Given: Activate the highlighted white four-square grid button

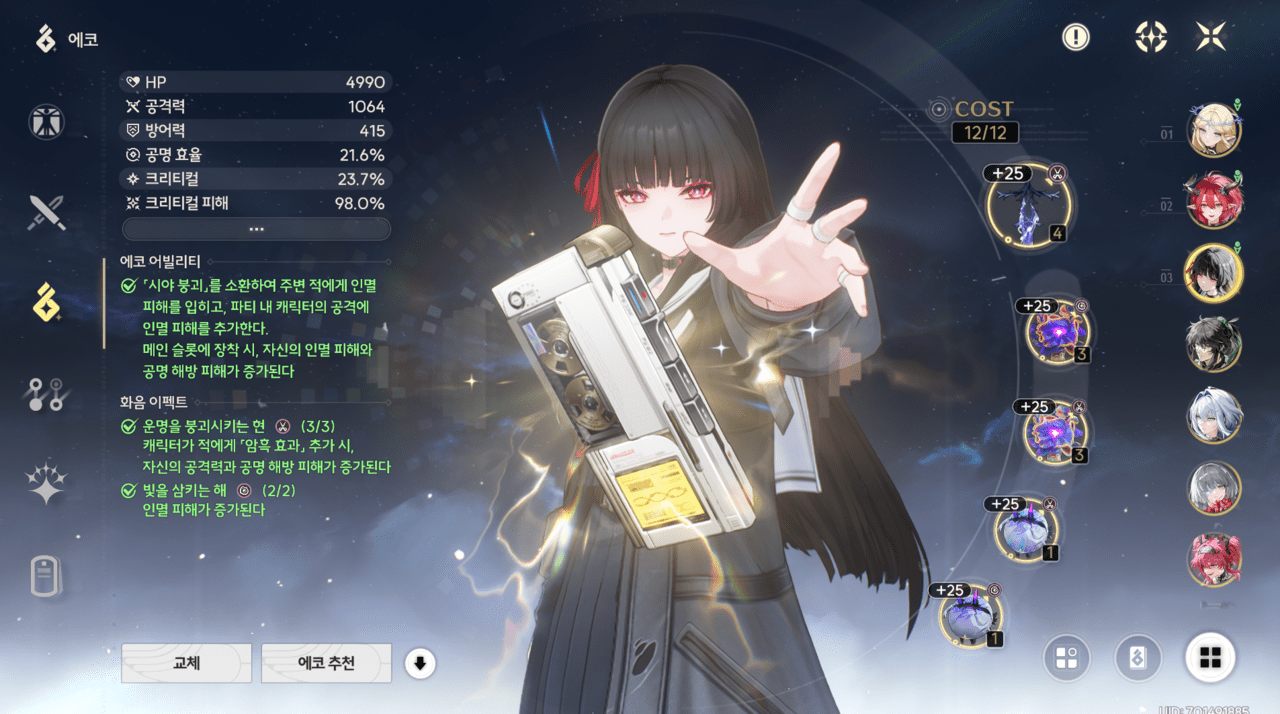Looking at the screenshot, I should [1210, 657].
